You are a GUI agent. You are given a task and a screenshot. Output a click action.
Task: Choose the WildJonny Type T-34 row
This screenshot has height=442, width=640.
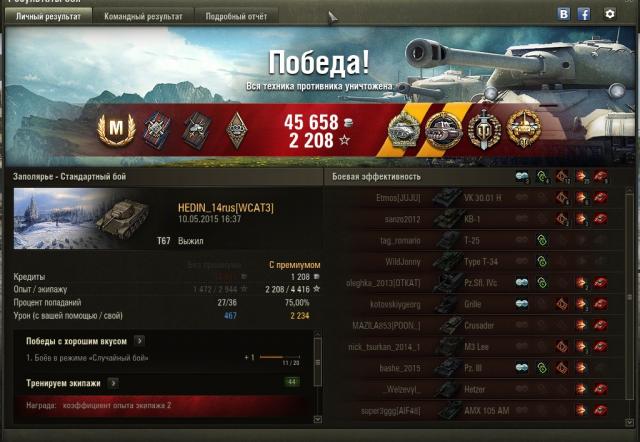point(470,261)
